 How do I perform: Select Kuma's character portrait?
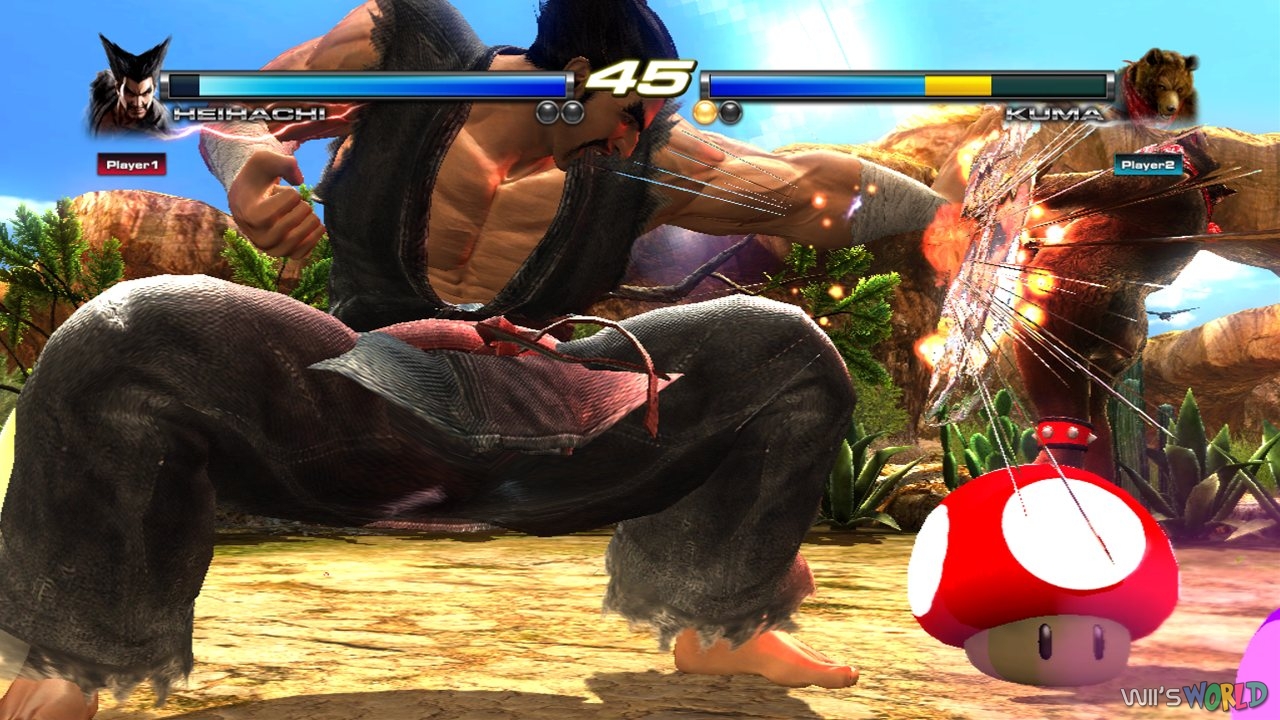click(x=1168, y=80)
